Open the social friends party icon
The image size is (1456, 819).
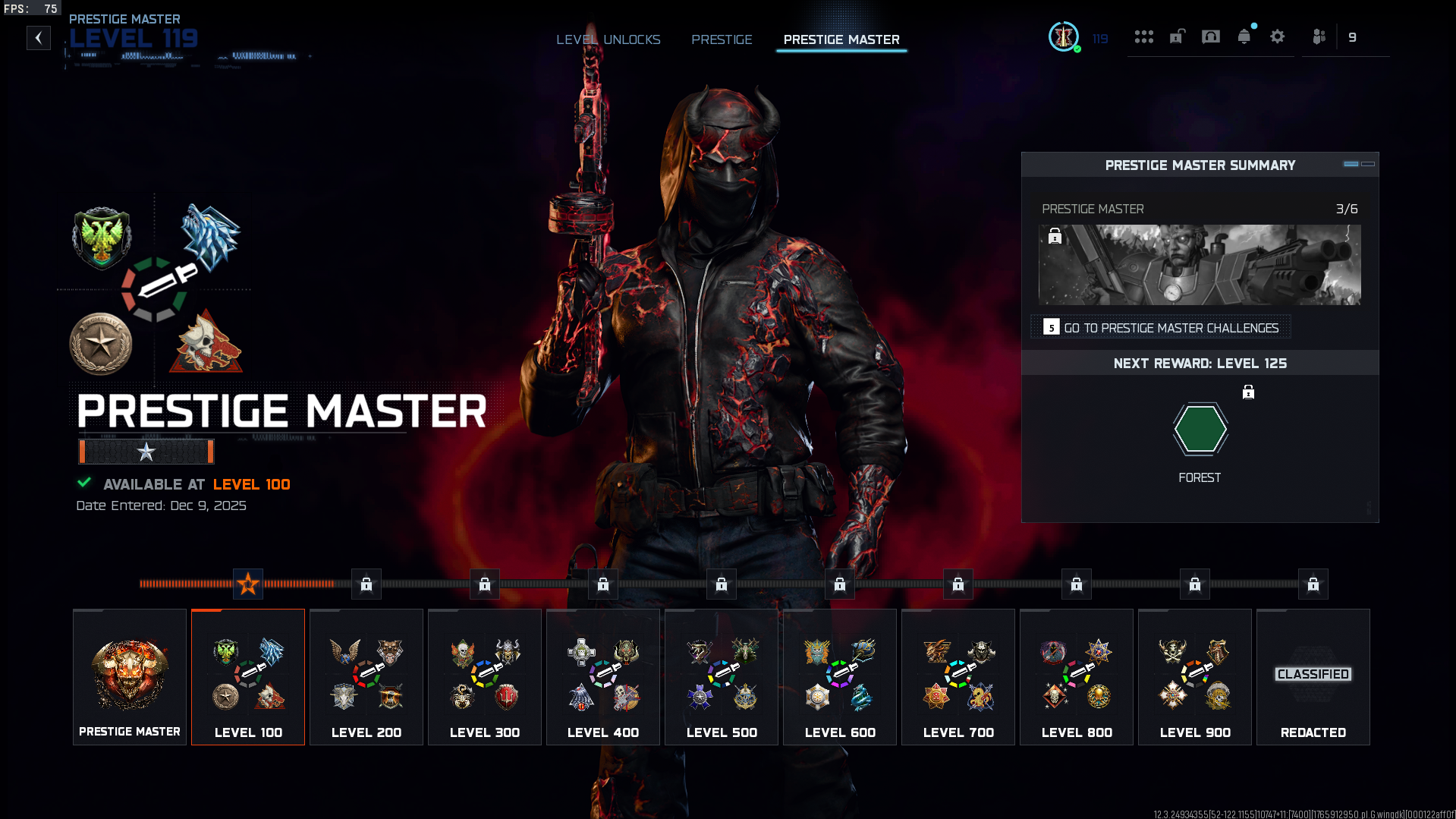point(1319,37)
